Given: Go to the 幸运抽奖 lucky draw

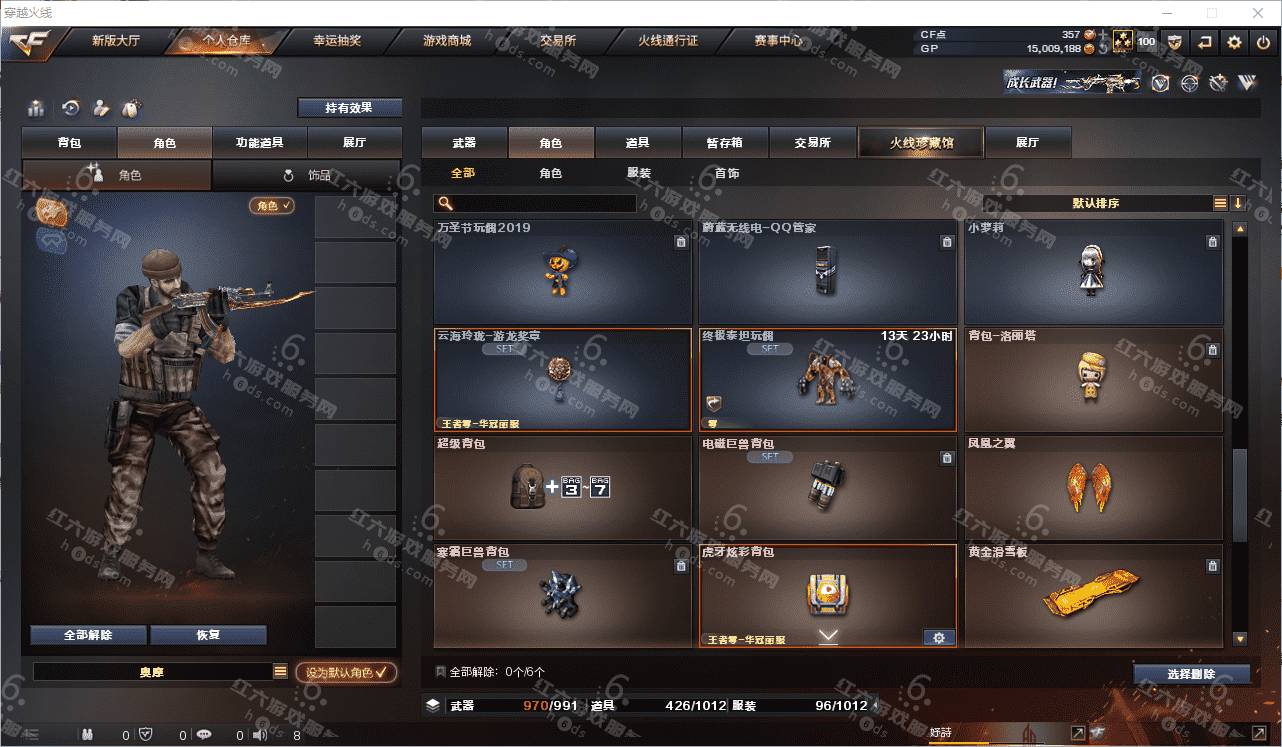Looking at the screenshot, I should [x=336, y=41].
